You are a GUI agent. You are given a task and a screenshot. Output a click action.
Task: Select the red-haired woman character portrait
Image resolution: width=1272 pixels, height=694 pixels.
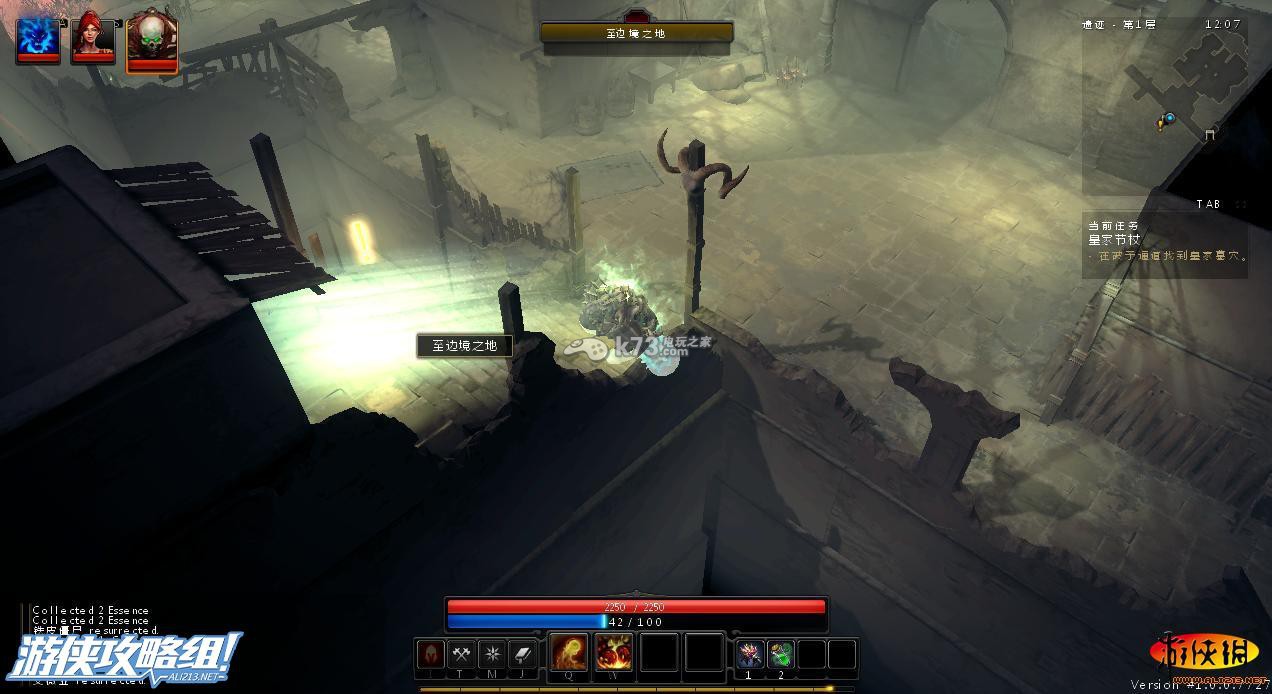tap(93, 38)
